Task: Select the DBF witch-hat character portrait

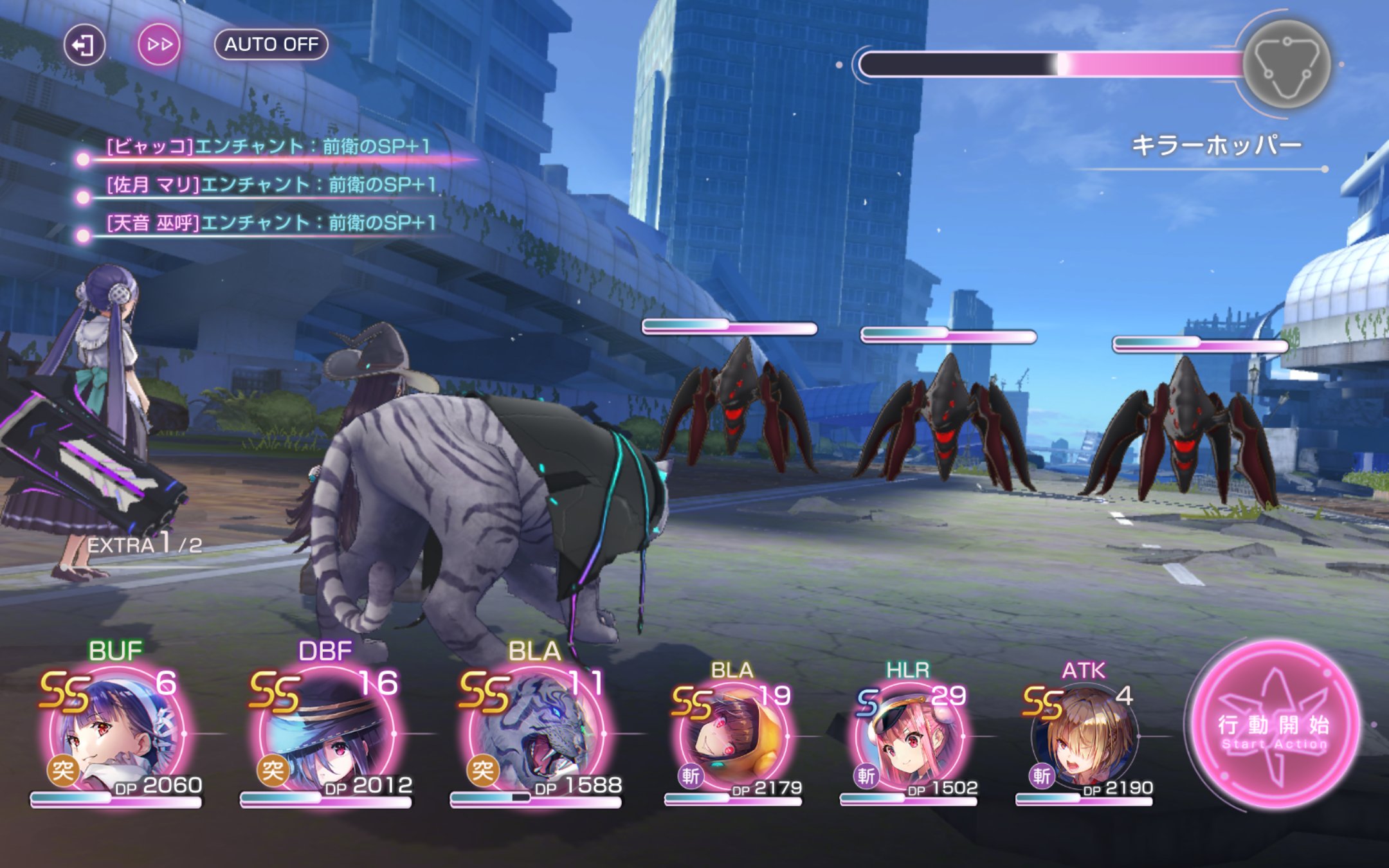Action: 327,734
